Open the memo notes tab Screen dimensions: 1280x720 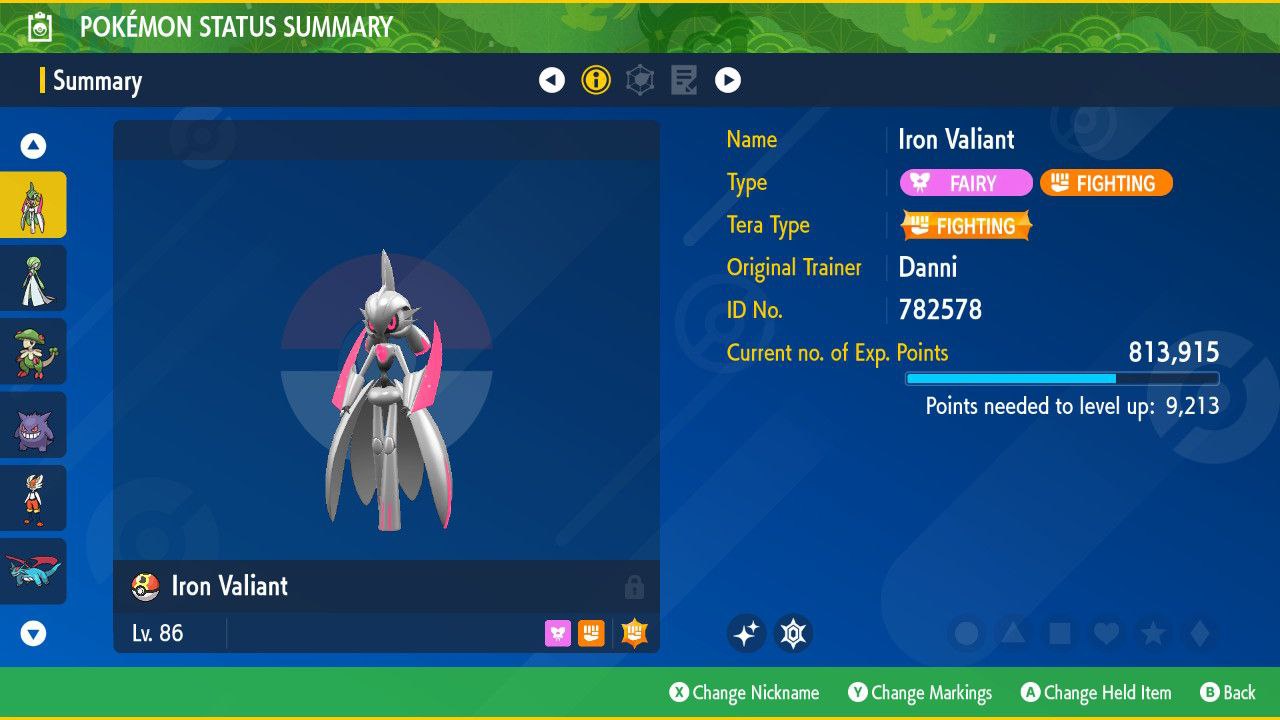(684, 80)
